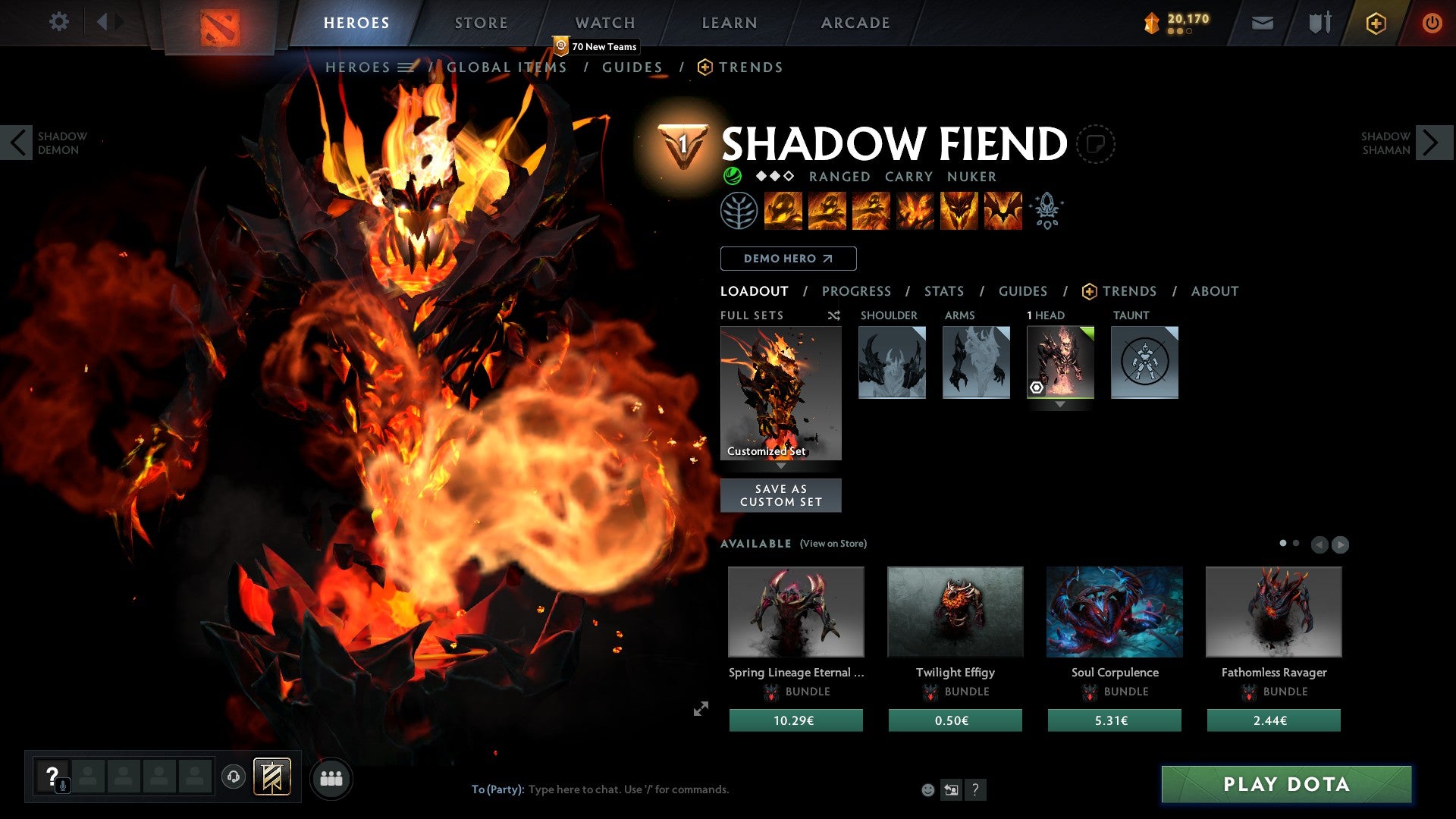This screenshot has width=1456, height=819.
Task: Click the Dota Plus hexagon icon
Action: 1376,23
